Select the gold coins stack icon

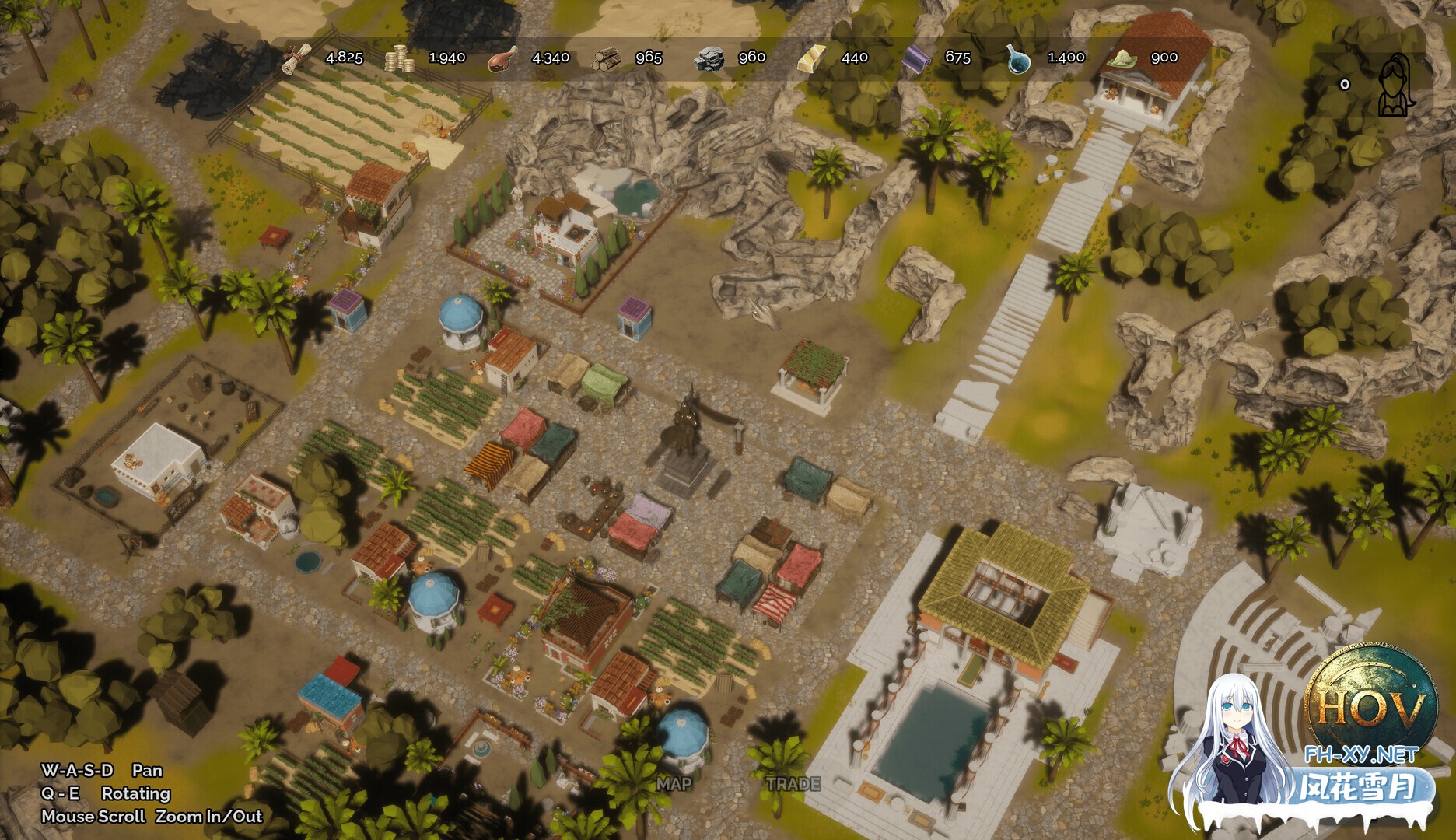400,58
